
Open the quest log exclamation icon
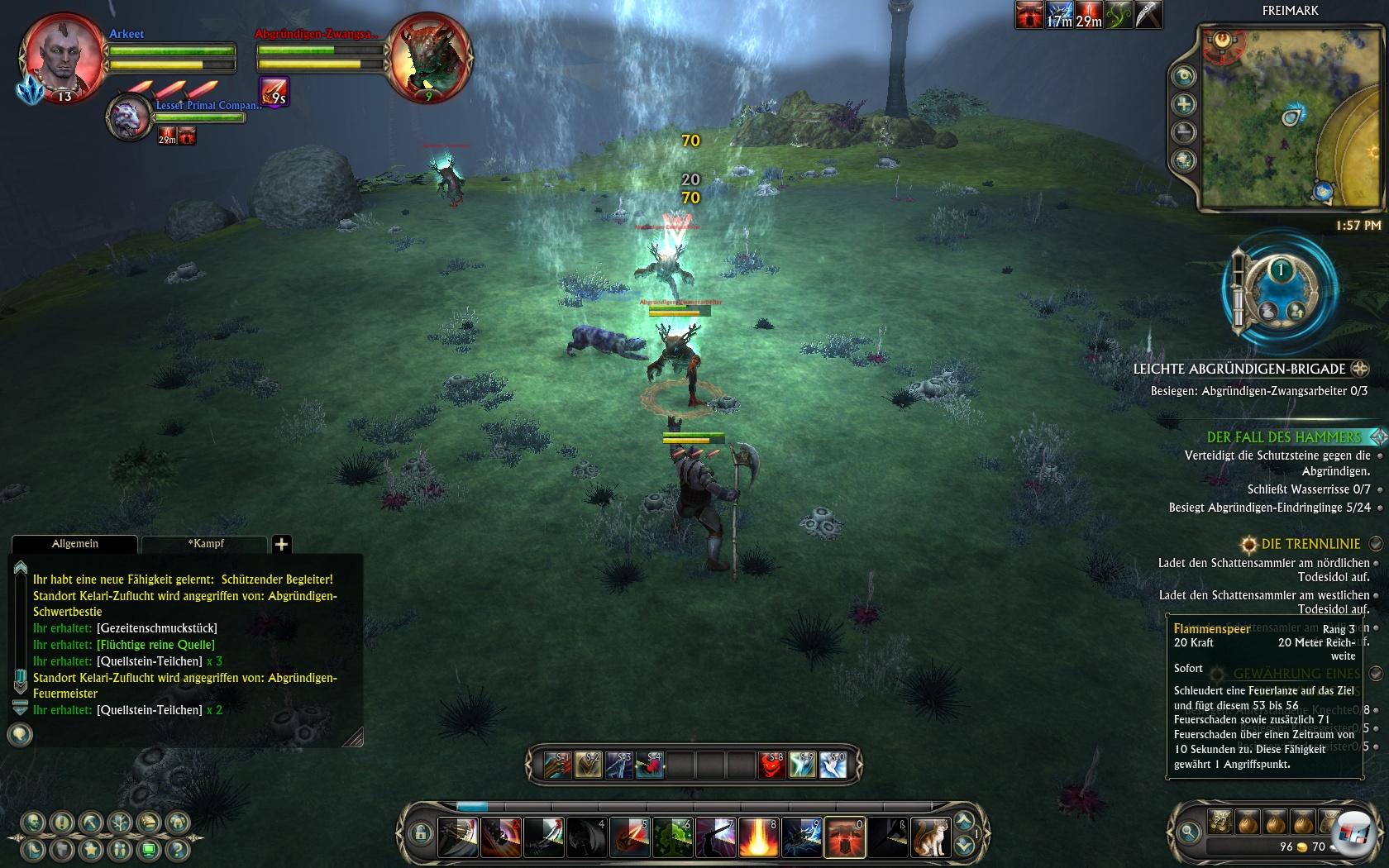point(62,823)
